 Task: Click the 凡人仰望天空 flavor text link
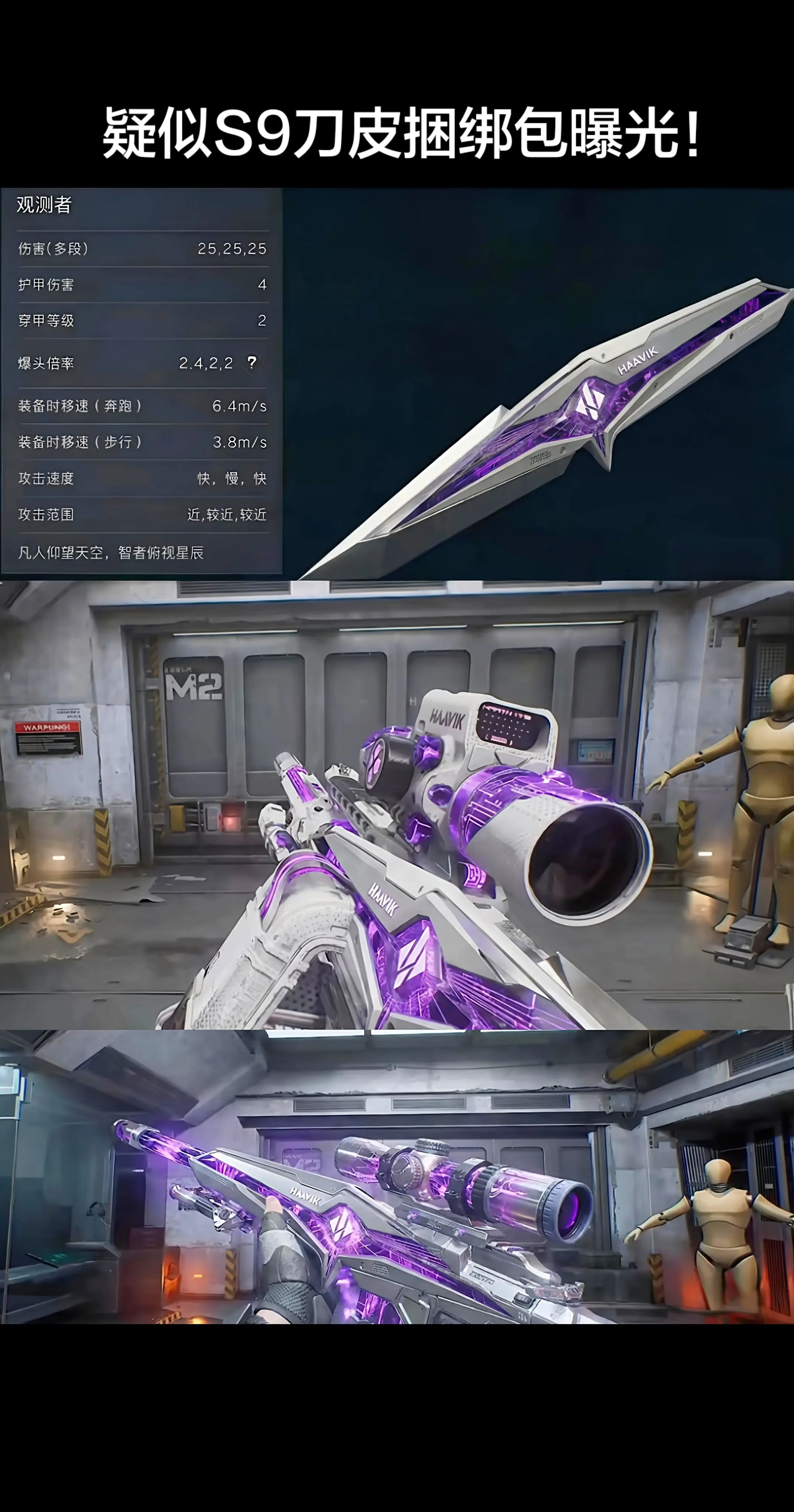pos(112,552)
